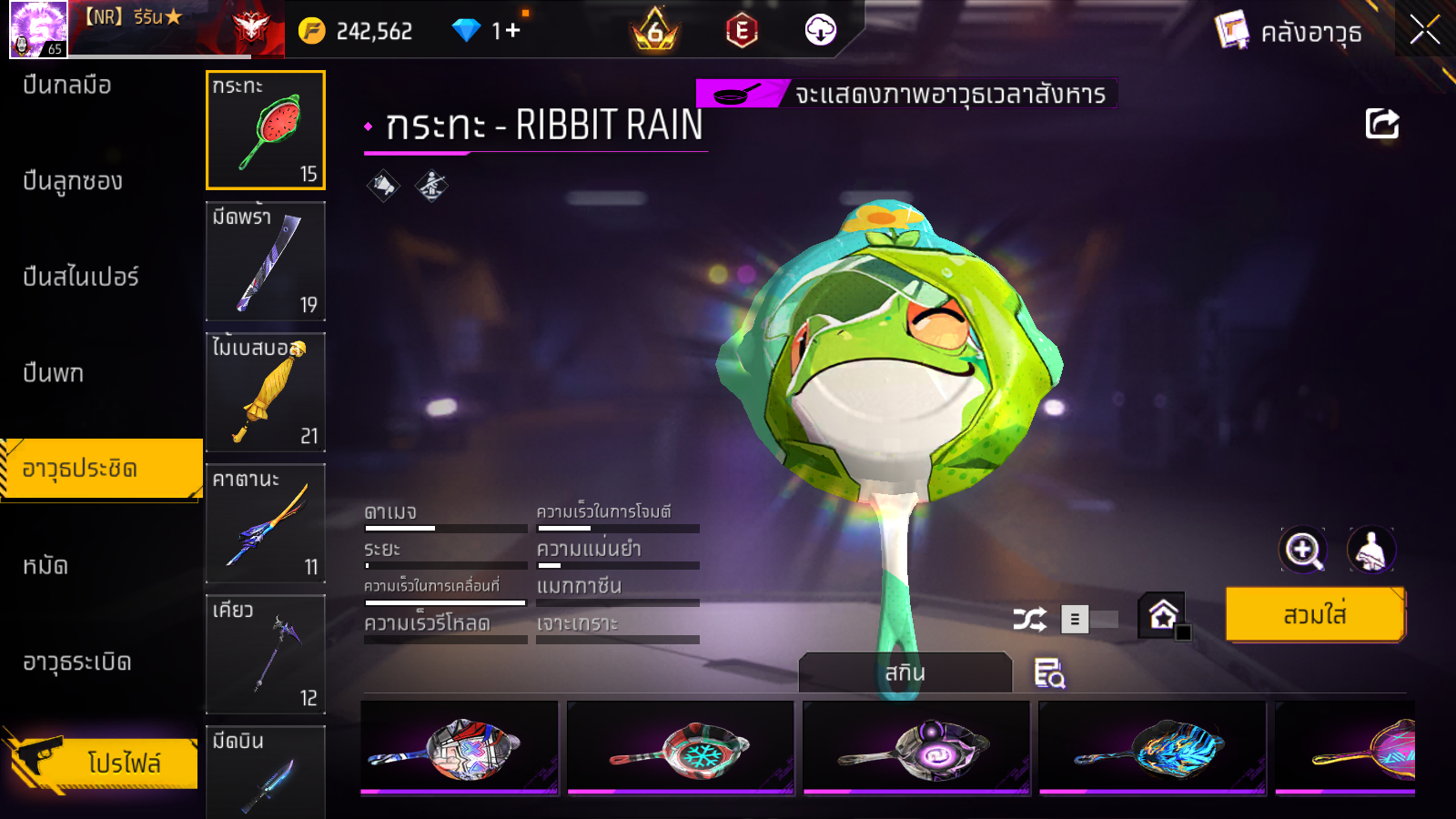The height and width of the screenshot is (819, 1456).
Task: Click the magnifier zoom-in preview icon
Action: [1303, 550]
